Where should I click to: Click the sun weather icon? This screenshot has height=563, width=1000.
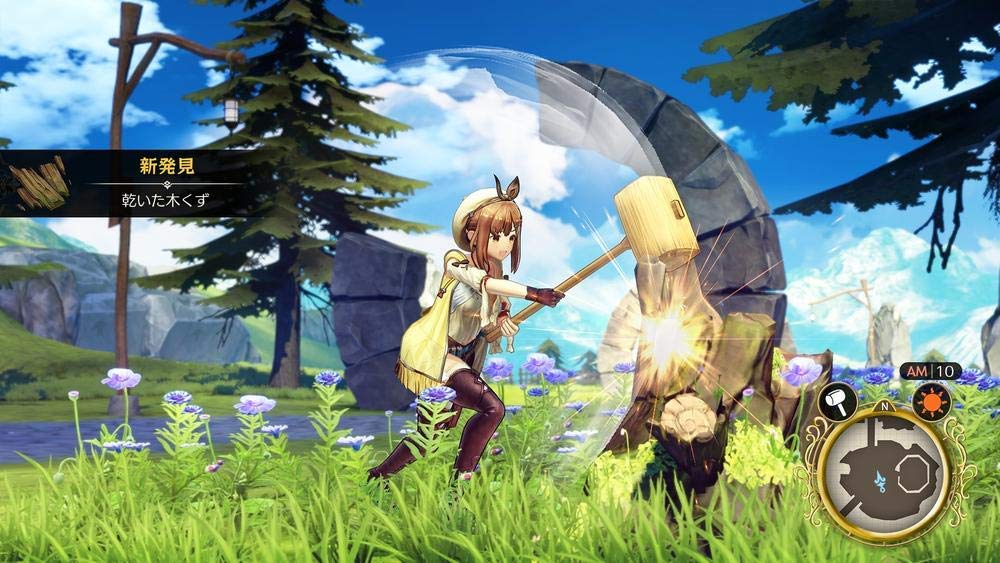click(x=931, y=401)
